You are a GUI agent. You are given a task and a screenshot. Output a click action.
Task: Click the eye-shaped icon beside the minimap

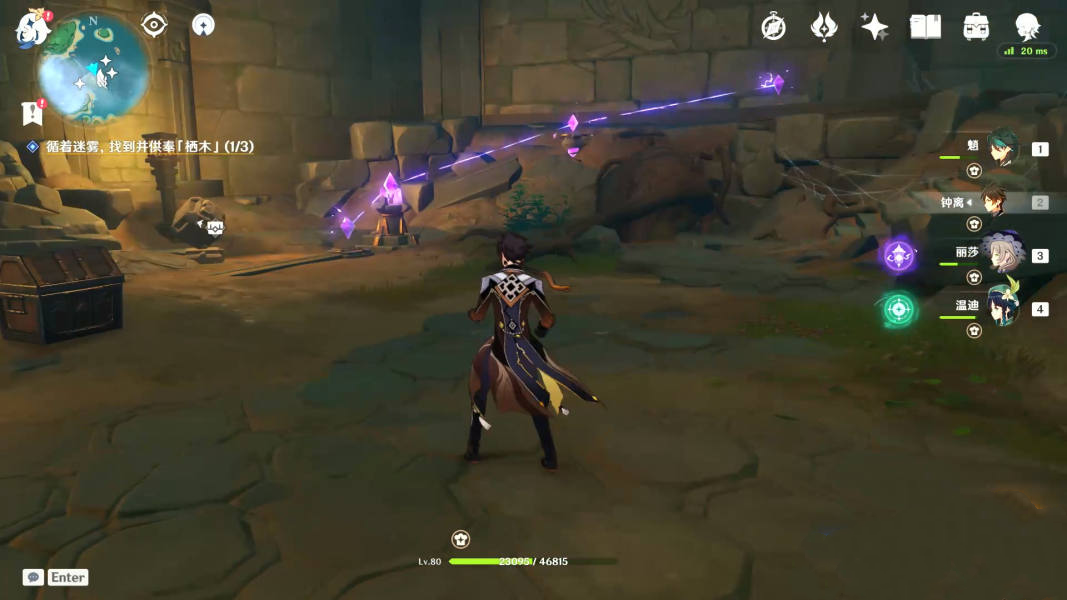tap(154, 24)
